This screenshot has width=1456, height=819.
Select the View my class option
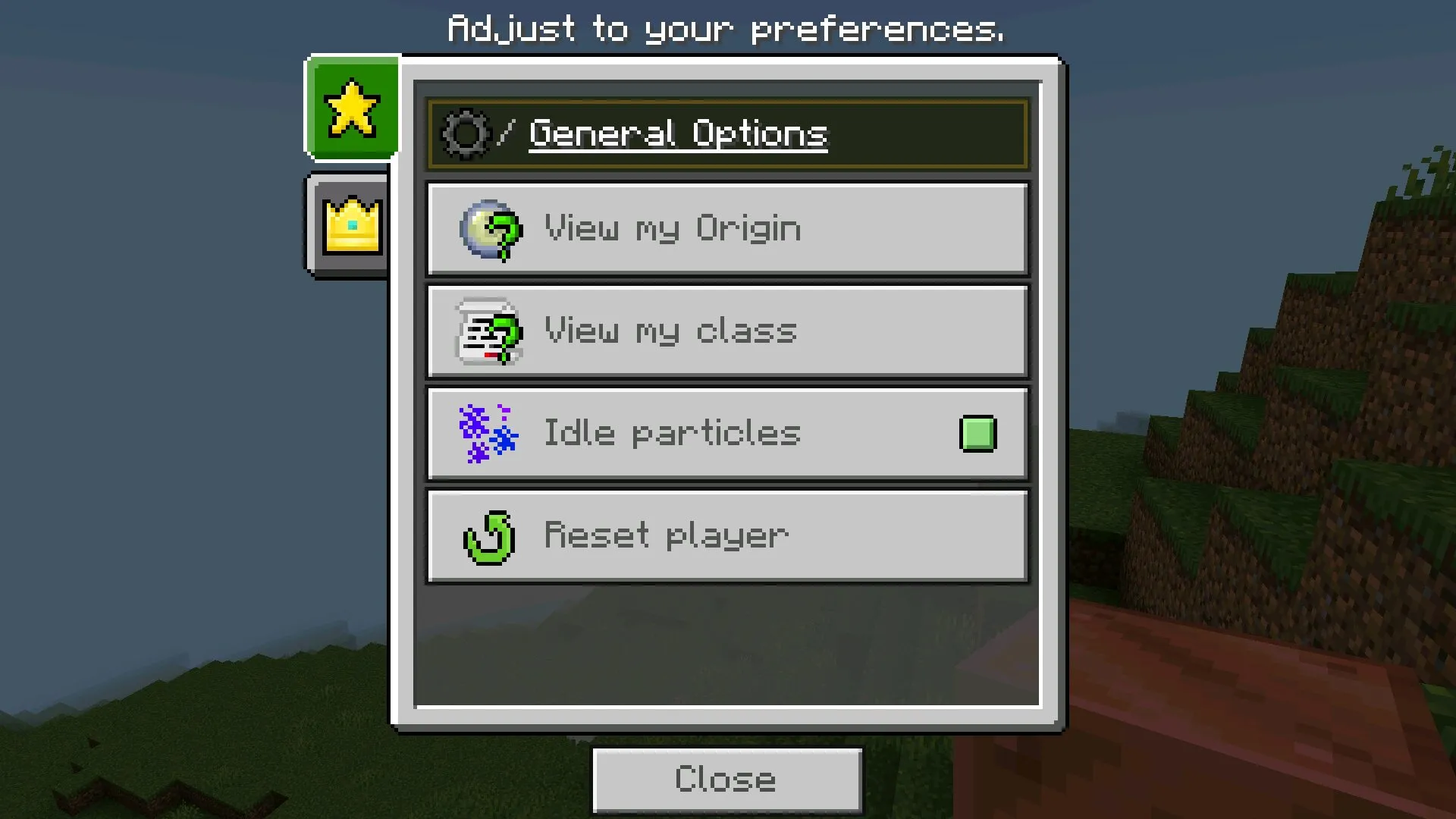point(726,331)
